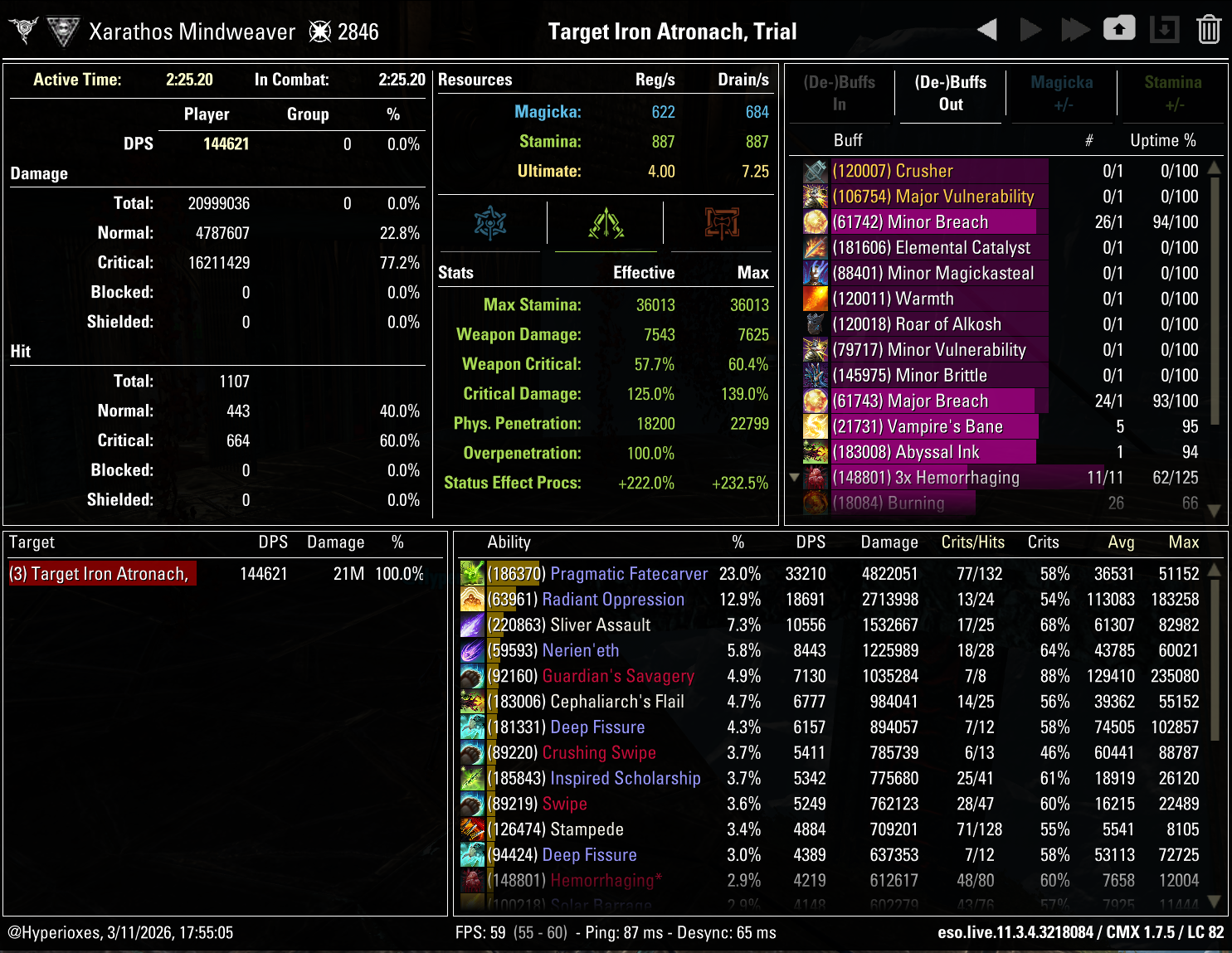Switch to the (De-)Buffs In tab
1232x953 pixels.
tap(839, 93)
